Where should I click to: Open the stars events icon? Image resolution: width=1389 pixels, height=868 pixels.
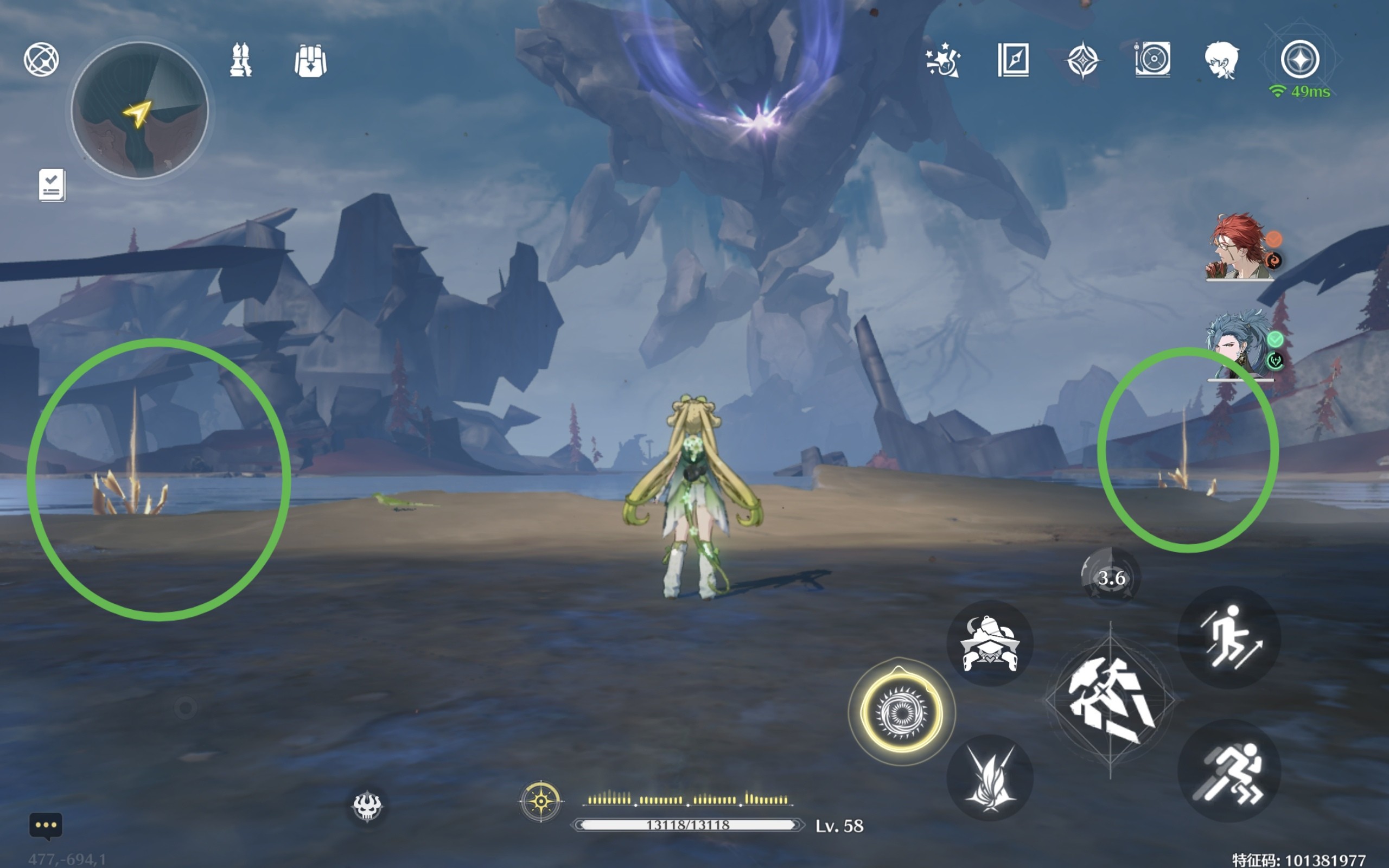click(x=942, y=60)
